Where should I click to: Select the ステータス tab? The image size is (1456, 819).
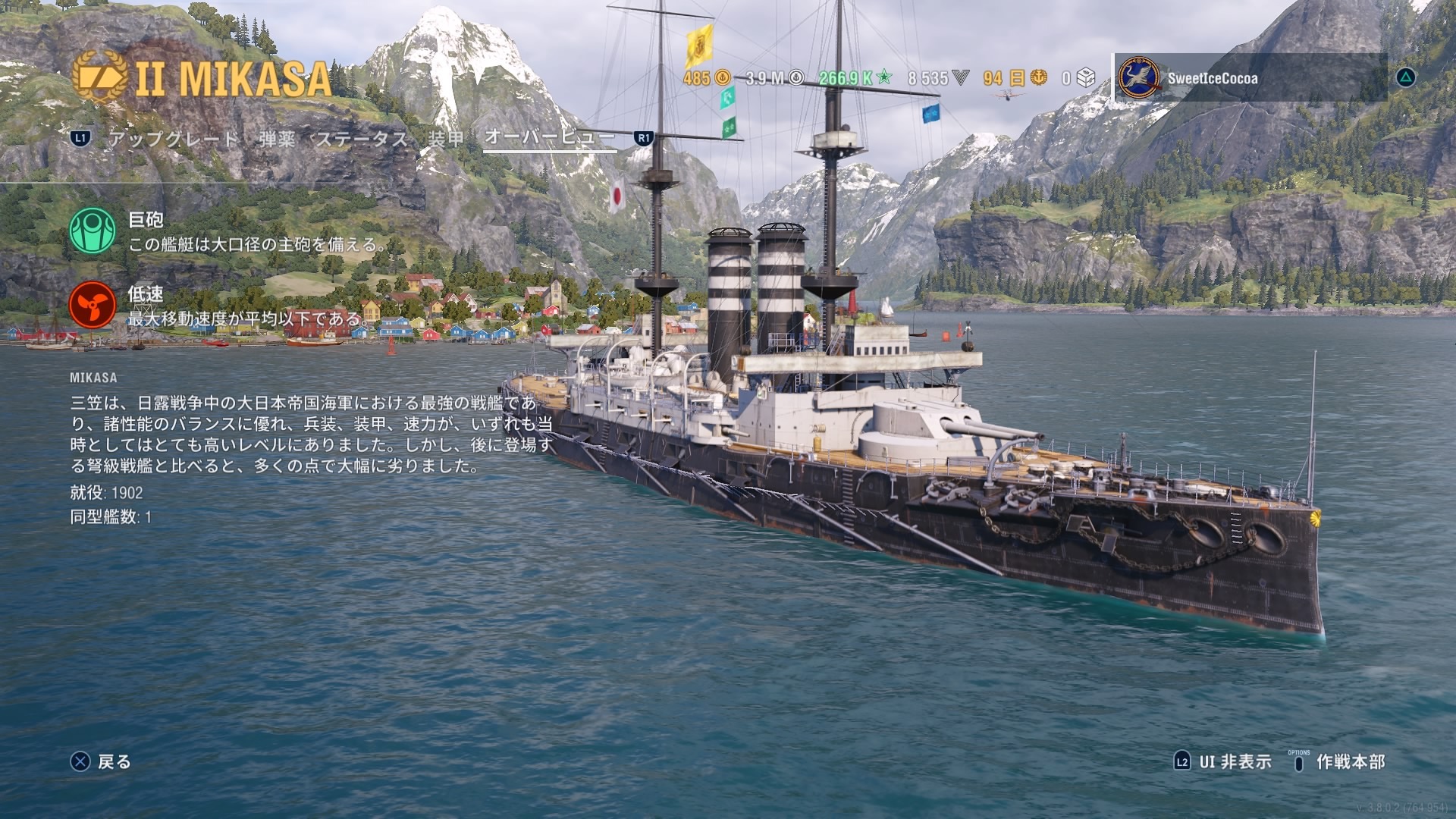click(x=362, y=139)
